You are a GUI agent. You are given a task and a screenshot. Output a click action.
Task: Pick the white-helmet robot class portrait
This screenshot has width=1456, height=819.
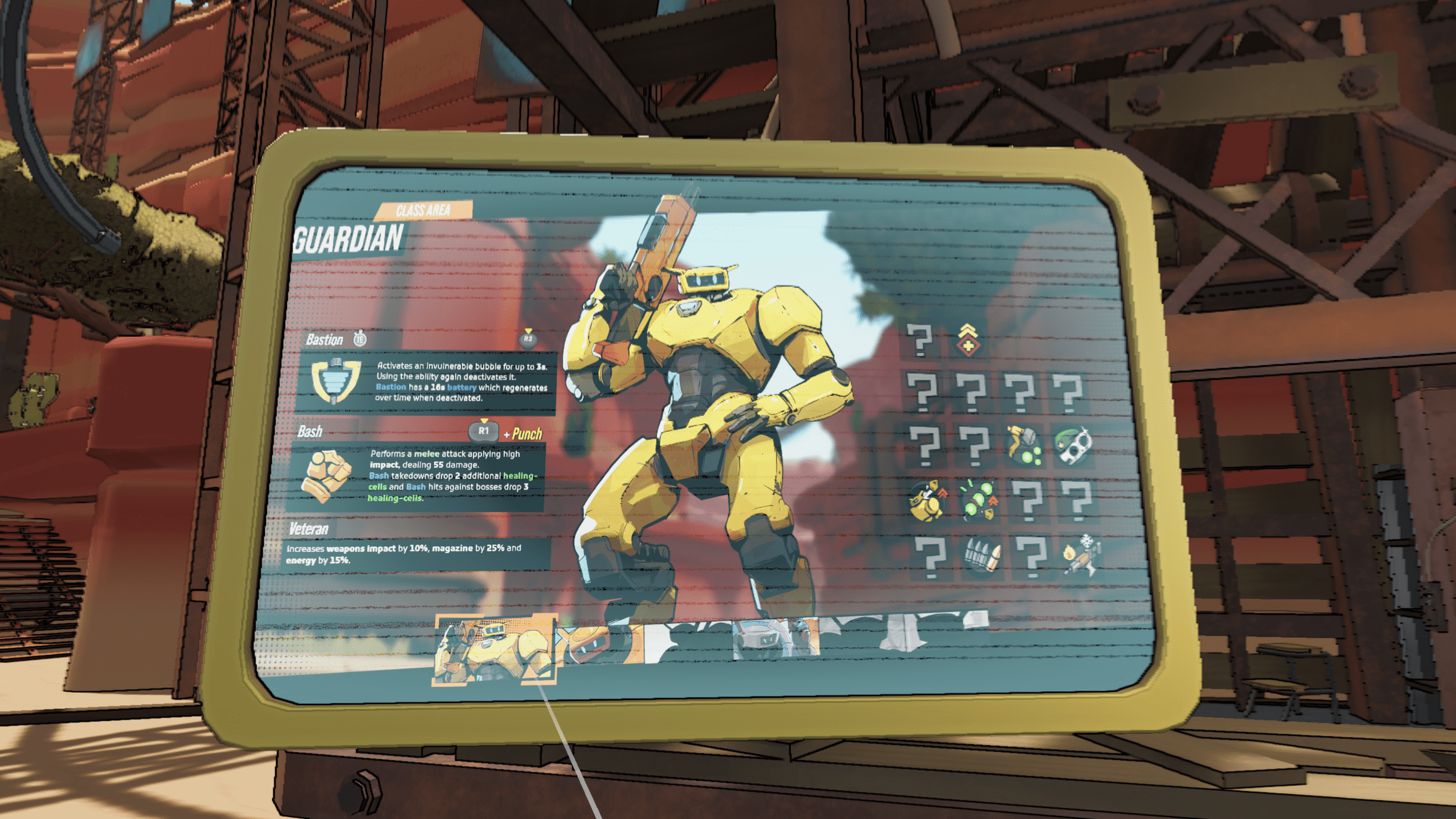[776, 639]
